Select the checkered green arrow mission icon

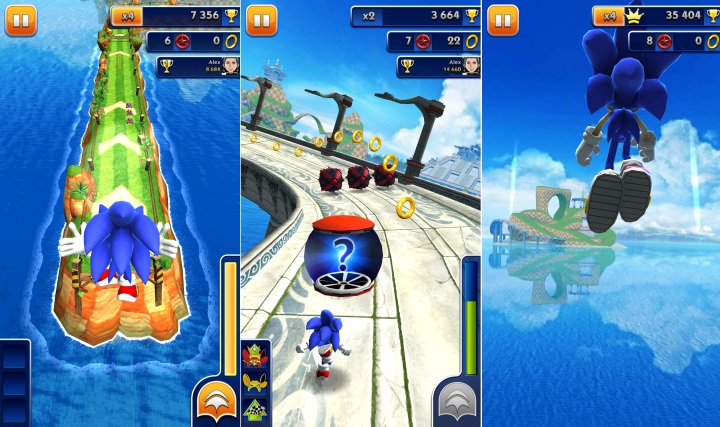[254, 408]
